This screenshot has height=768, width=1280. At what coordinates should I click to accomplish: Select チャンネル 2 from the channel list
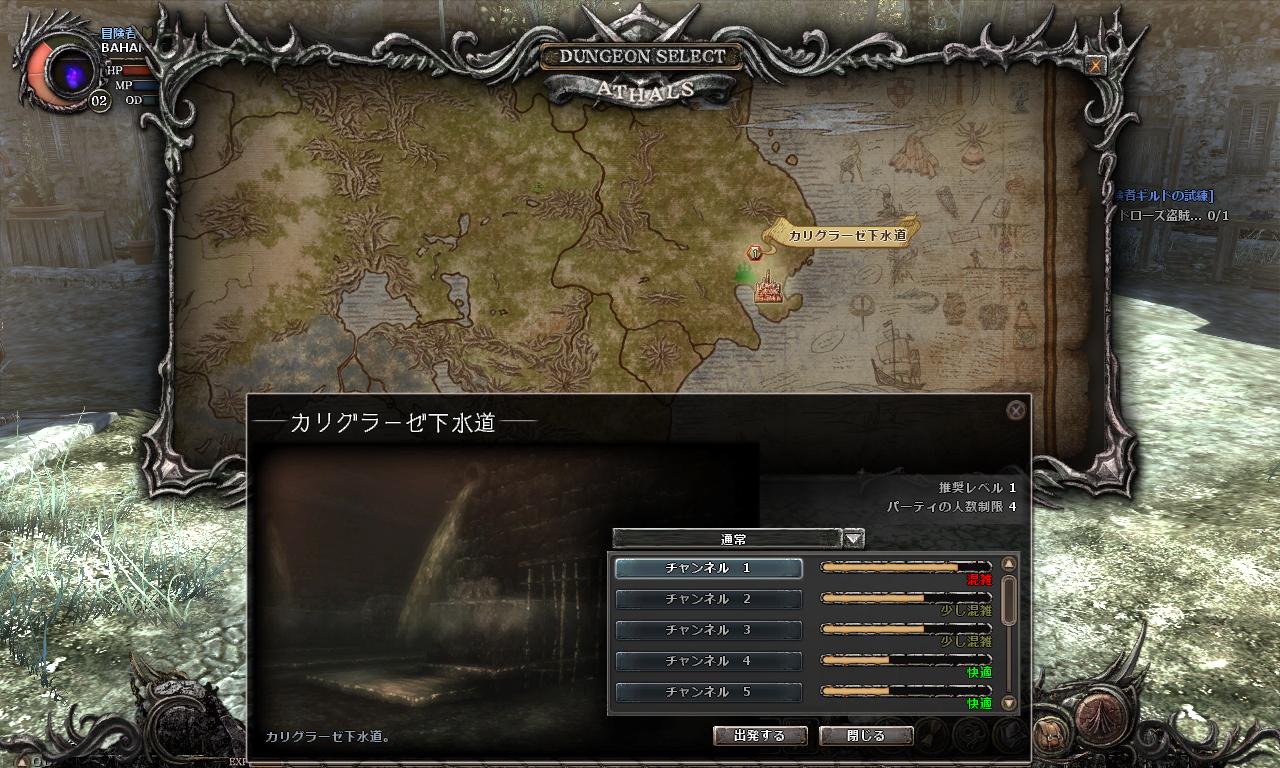pyautogui.click(x=710, y=600)
